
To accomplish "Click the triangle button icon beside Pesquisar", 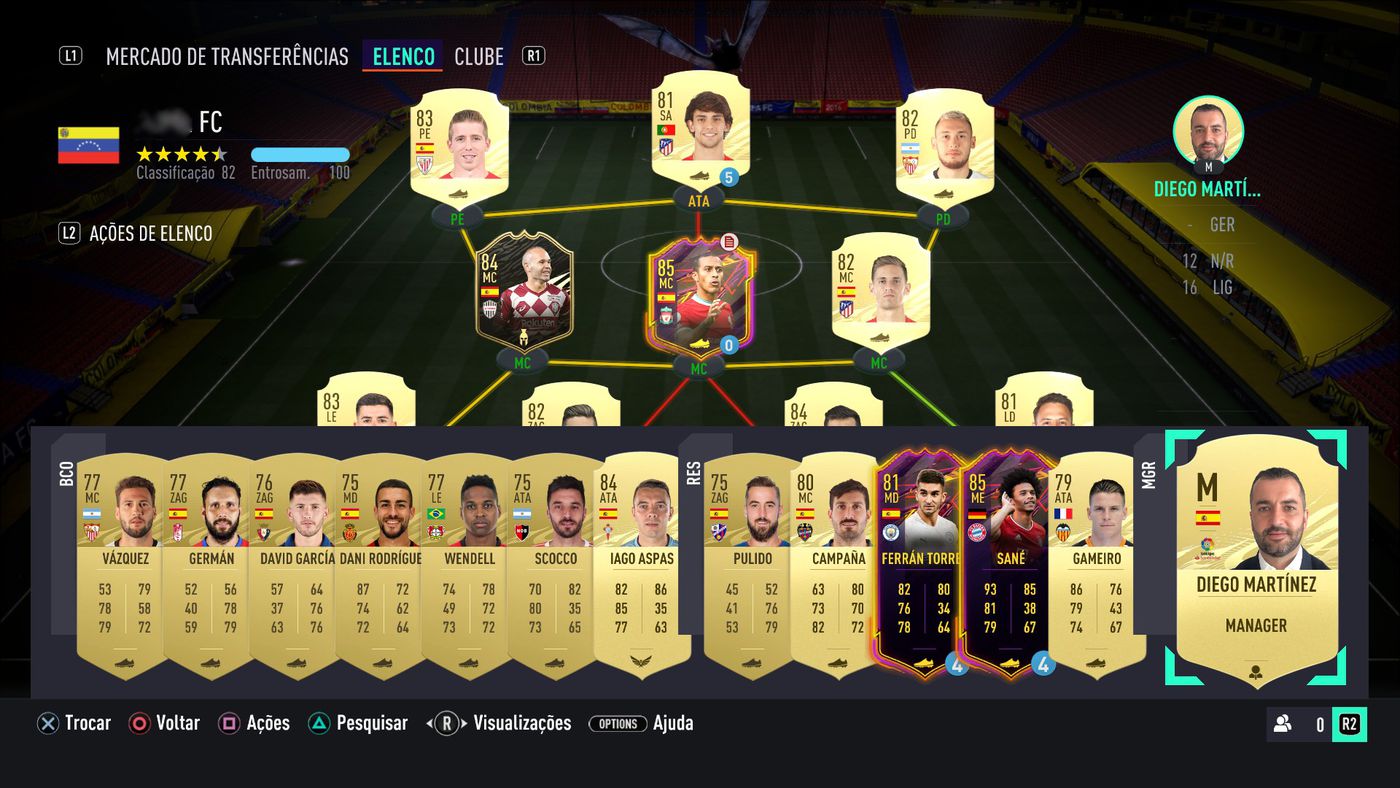I will point(320,723).
